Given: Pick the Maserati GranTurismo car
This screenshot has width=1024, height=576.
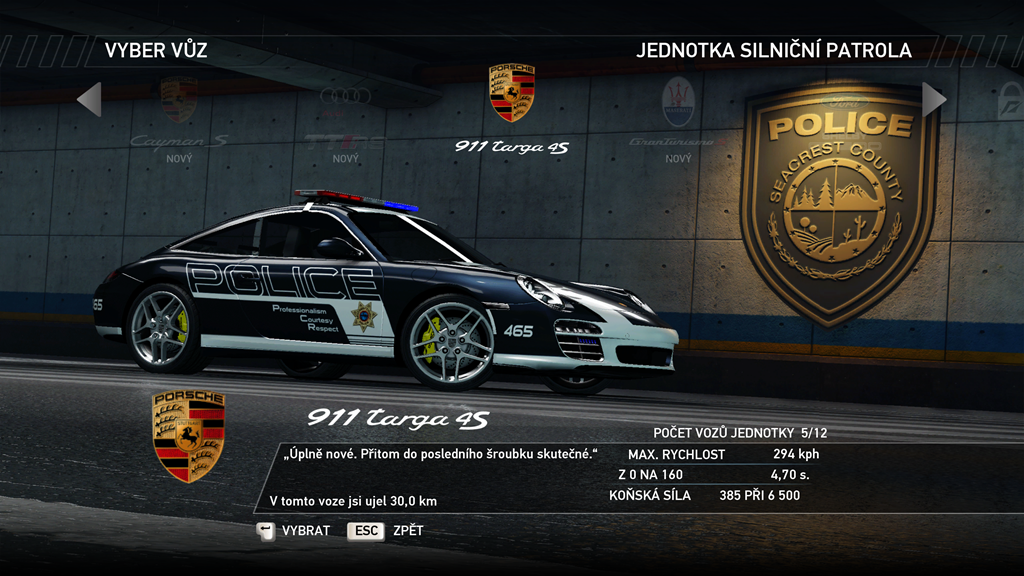Looking at the screenshot, I should coord(678,120).
